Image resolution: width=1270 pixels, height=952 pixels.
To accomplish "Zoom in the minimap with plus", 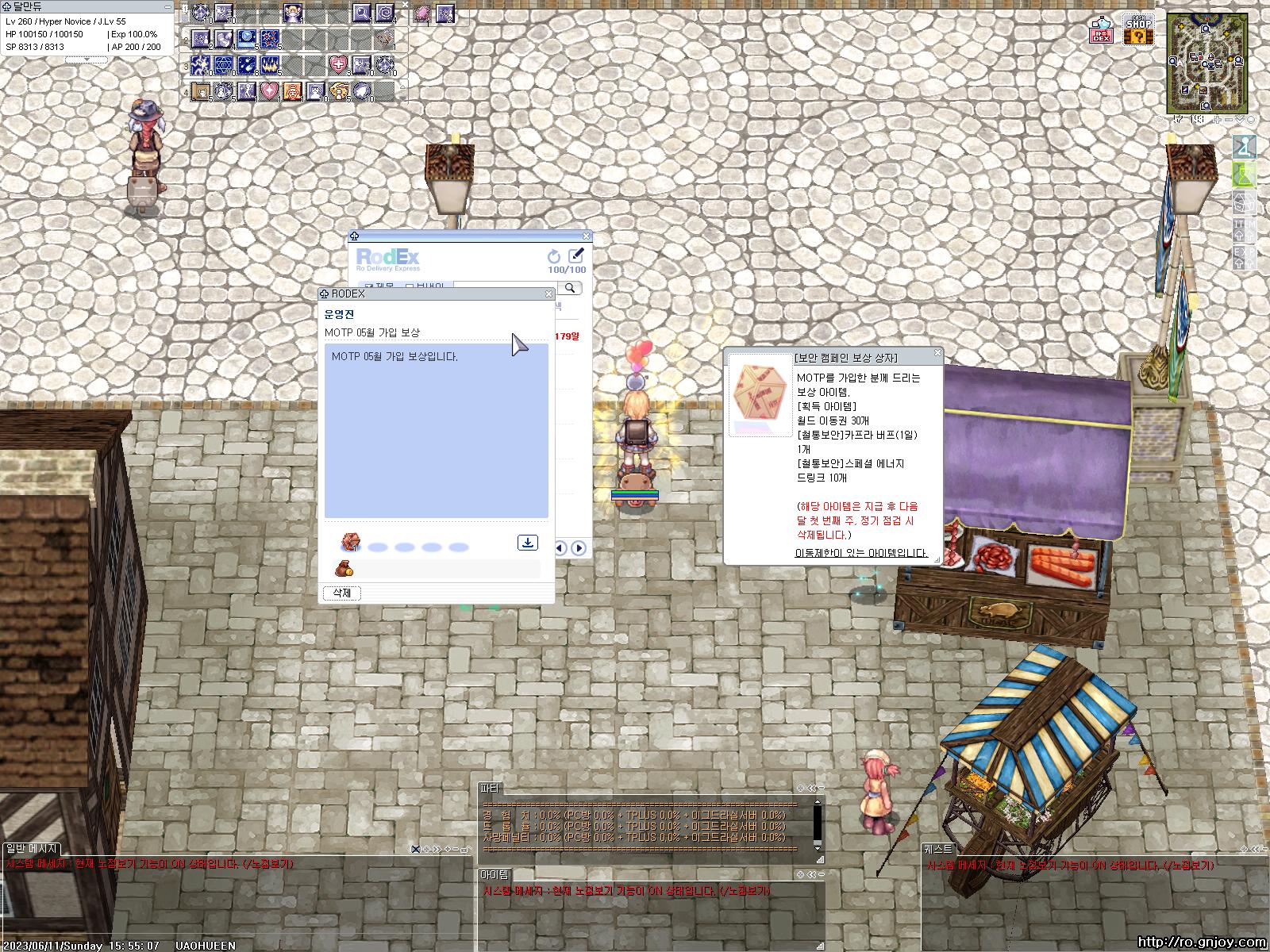I will tap(1218, 120).
